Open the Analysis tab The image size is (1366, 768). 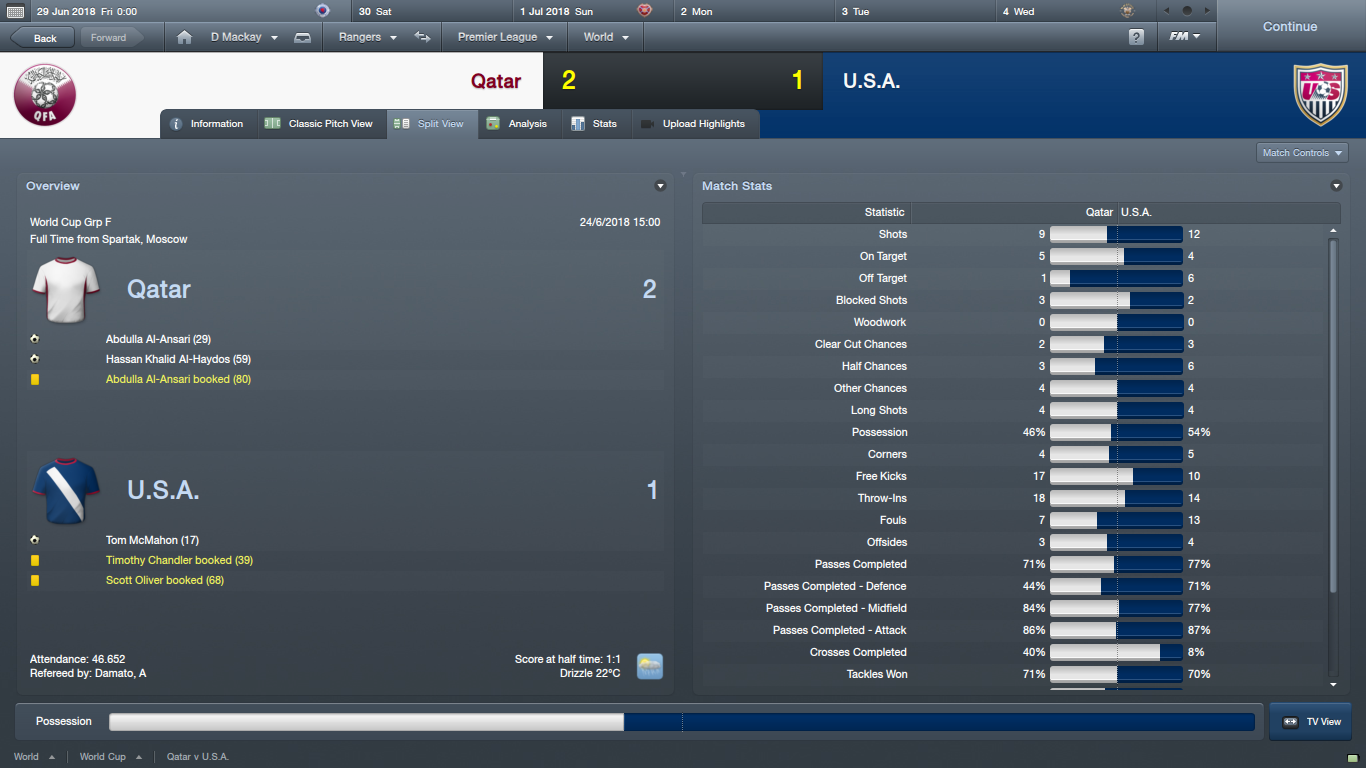(x=518, y=124)
